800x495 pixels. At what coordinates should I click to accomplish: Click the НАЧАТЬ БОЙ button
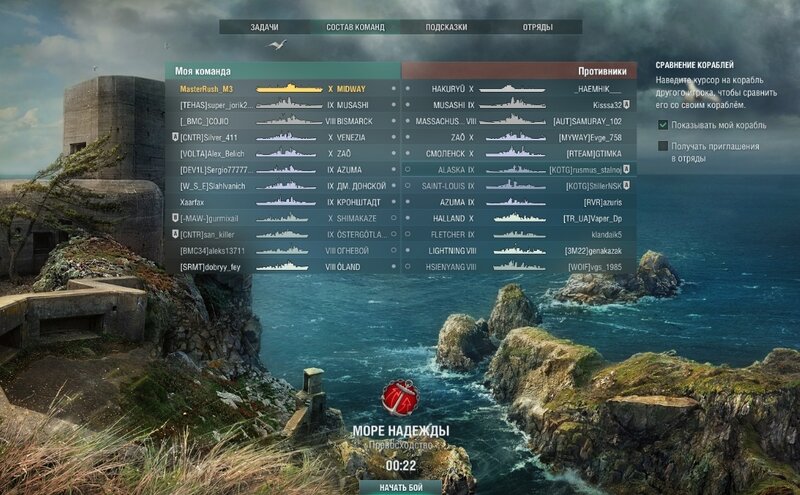tap(401, 486)
